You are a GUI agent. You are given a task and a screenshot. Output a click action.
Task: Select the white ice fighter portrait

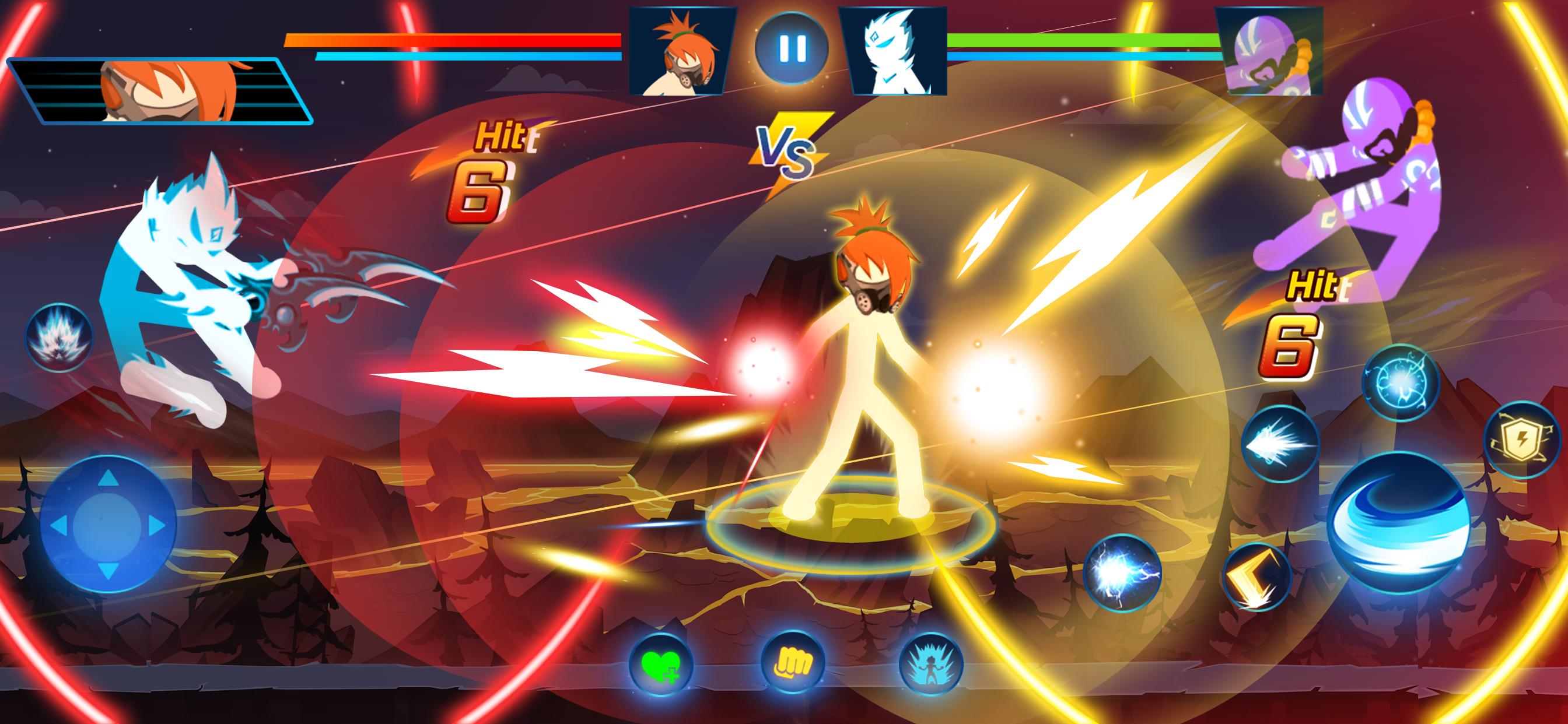point(892,51)
